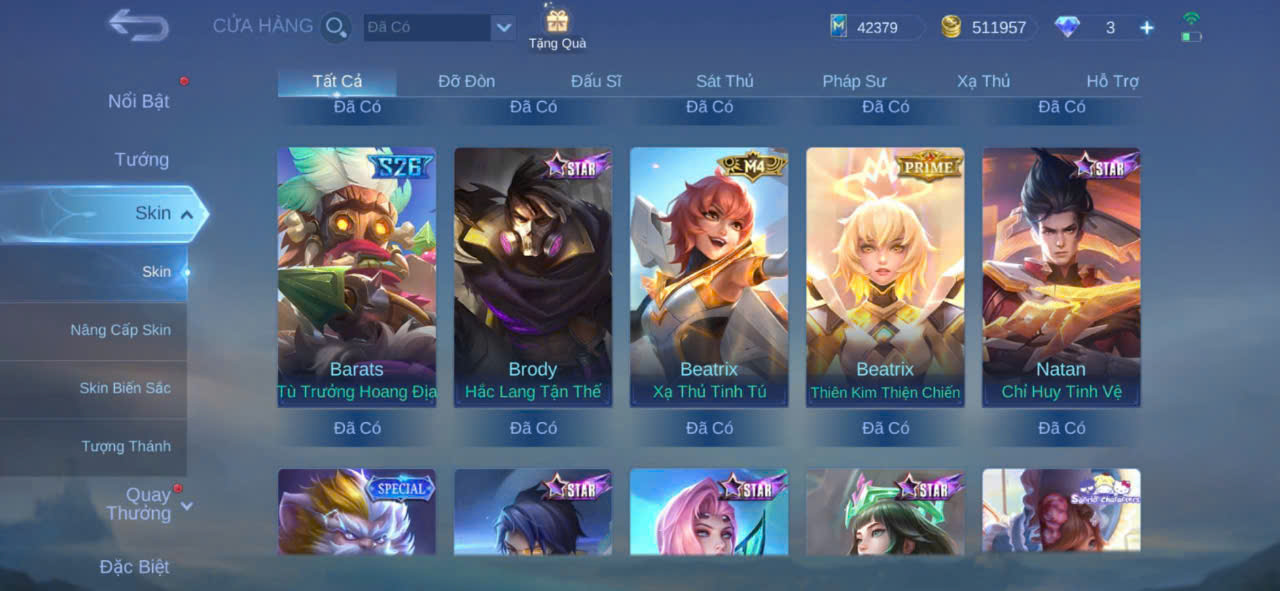The width and height of the screenshot is (1280, 591).
Task: Open the Tặng Quà gift button
Action: click(557, 28)
